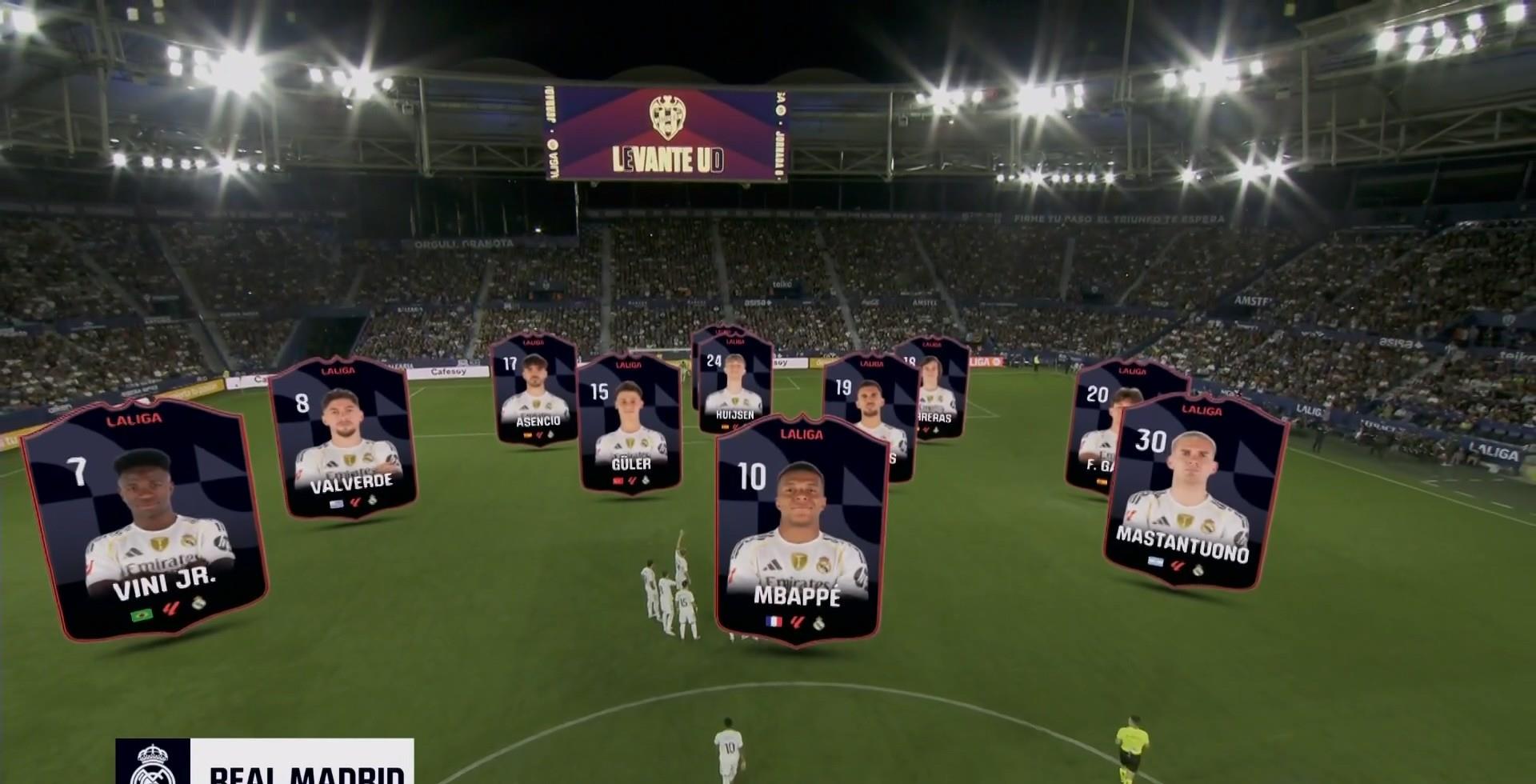
Task: Choose the Asencio number 17 card
Action: [x=534, y=390]
